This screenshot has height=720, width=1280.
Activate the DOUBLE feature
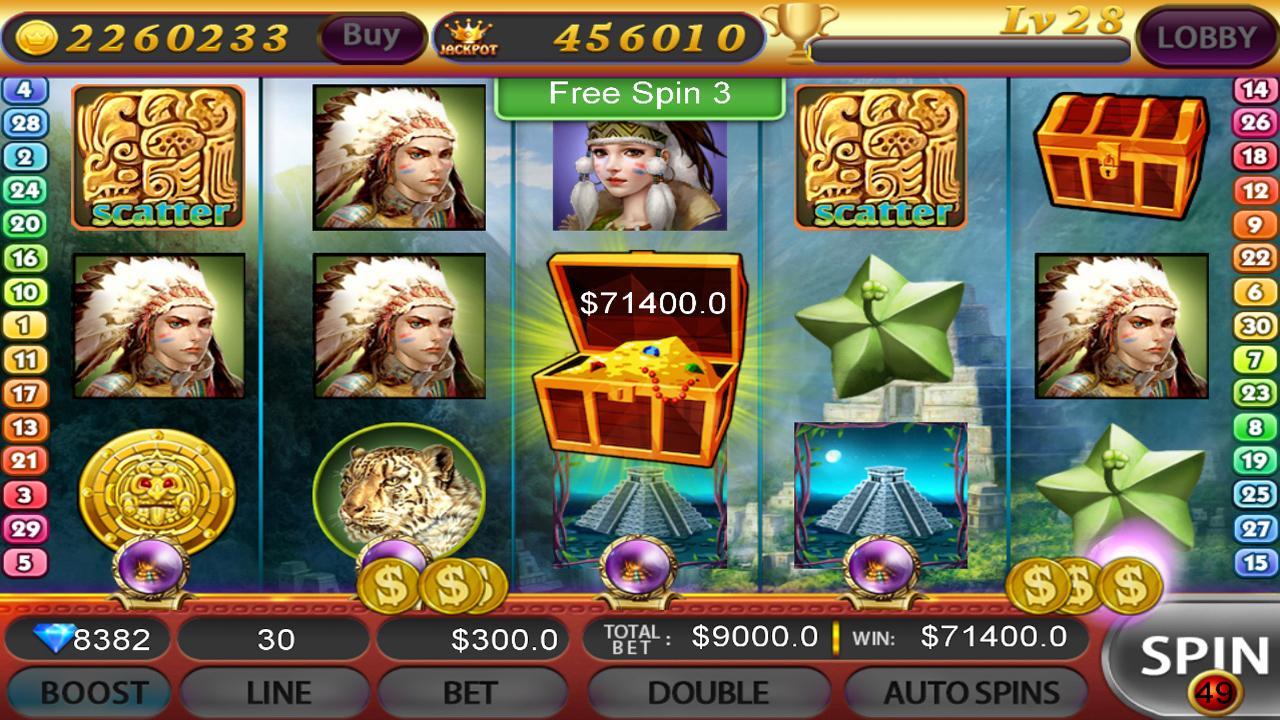(708, 691)
